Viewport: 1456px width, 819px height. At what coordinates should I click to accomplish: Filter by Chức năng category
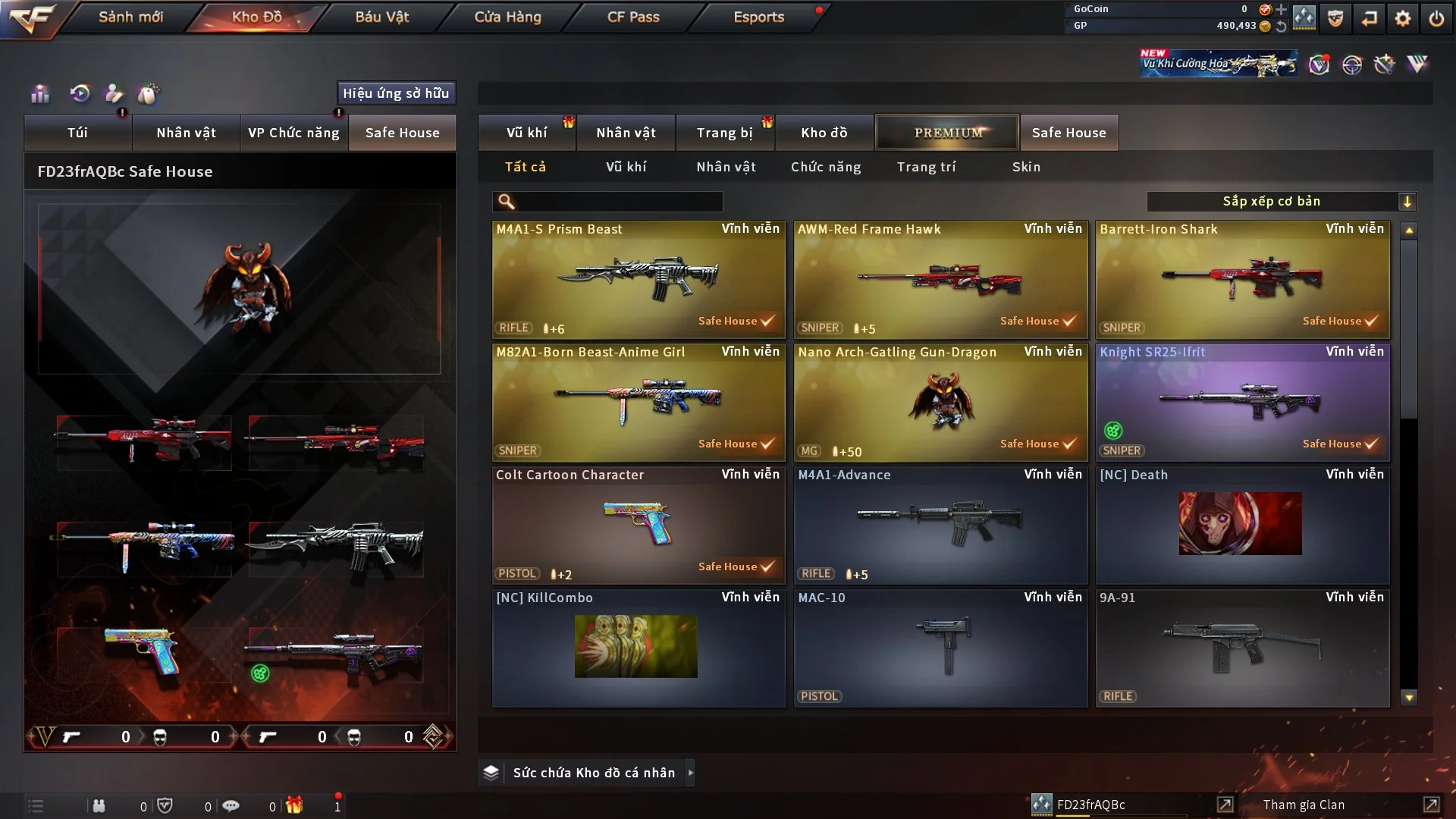pos(826,167)
